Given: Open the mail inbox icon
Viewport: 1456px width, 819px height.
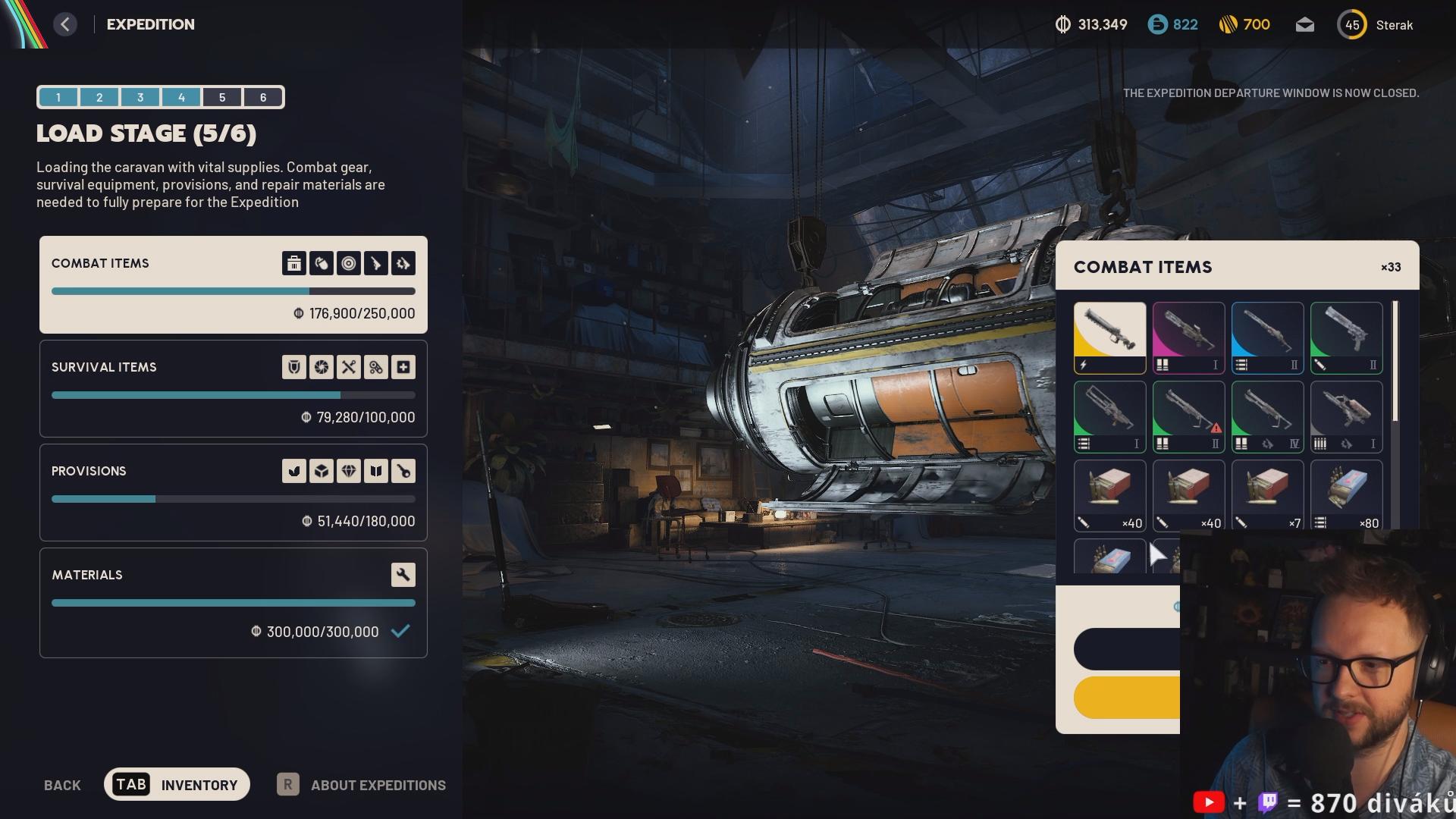Looking at the screenshot, I should pos(1304,25).
